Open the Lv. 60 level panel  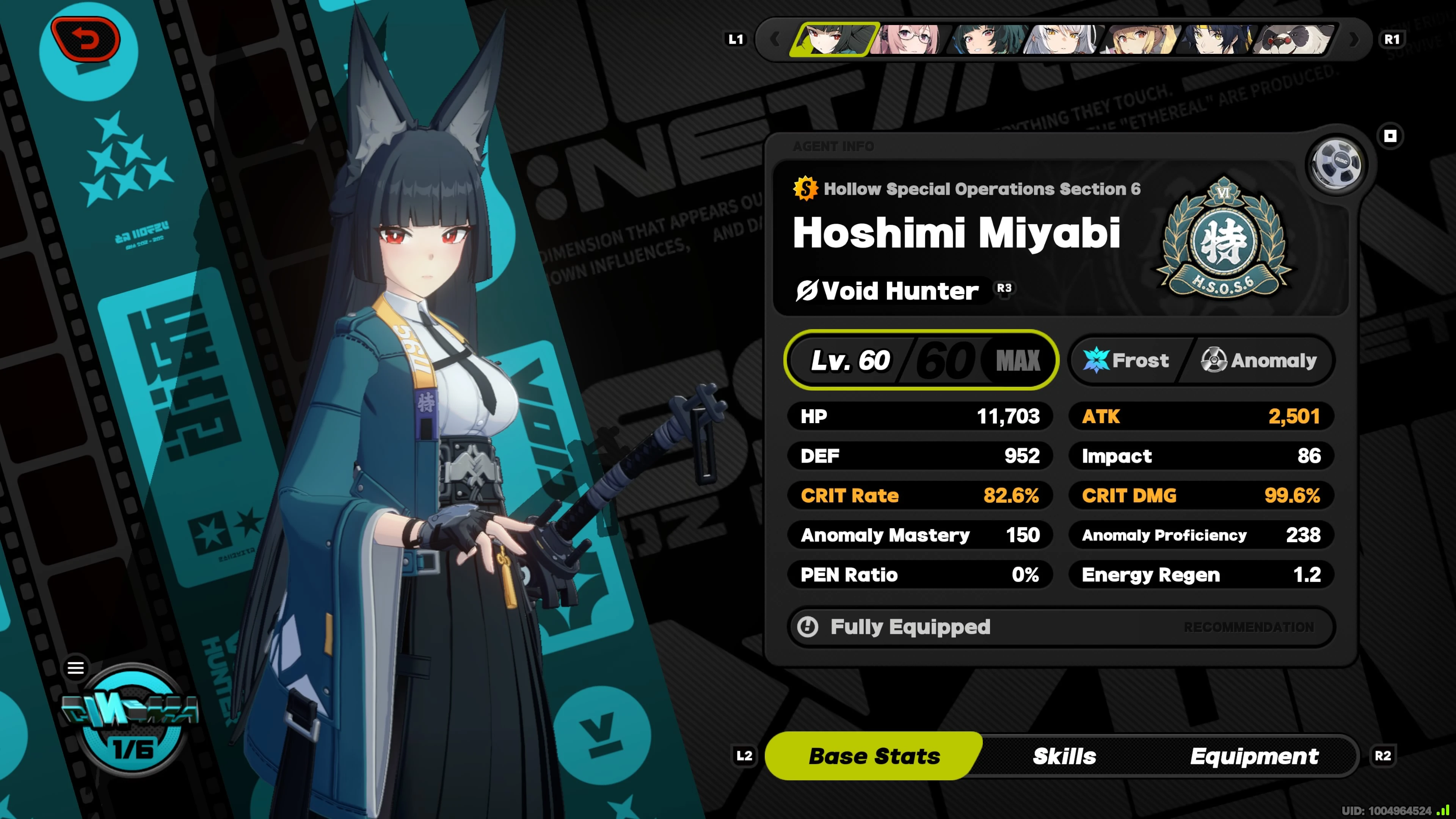pyautogui.click(x=921, y=360)
